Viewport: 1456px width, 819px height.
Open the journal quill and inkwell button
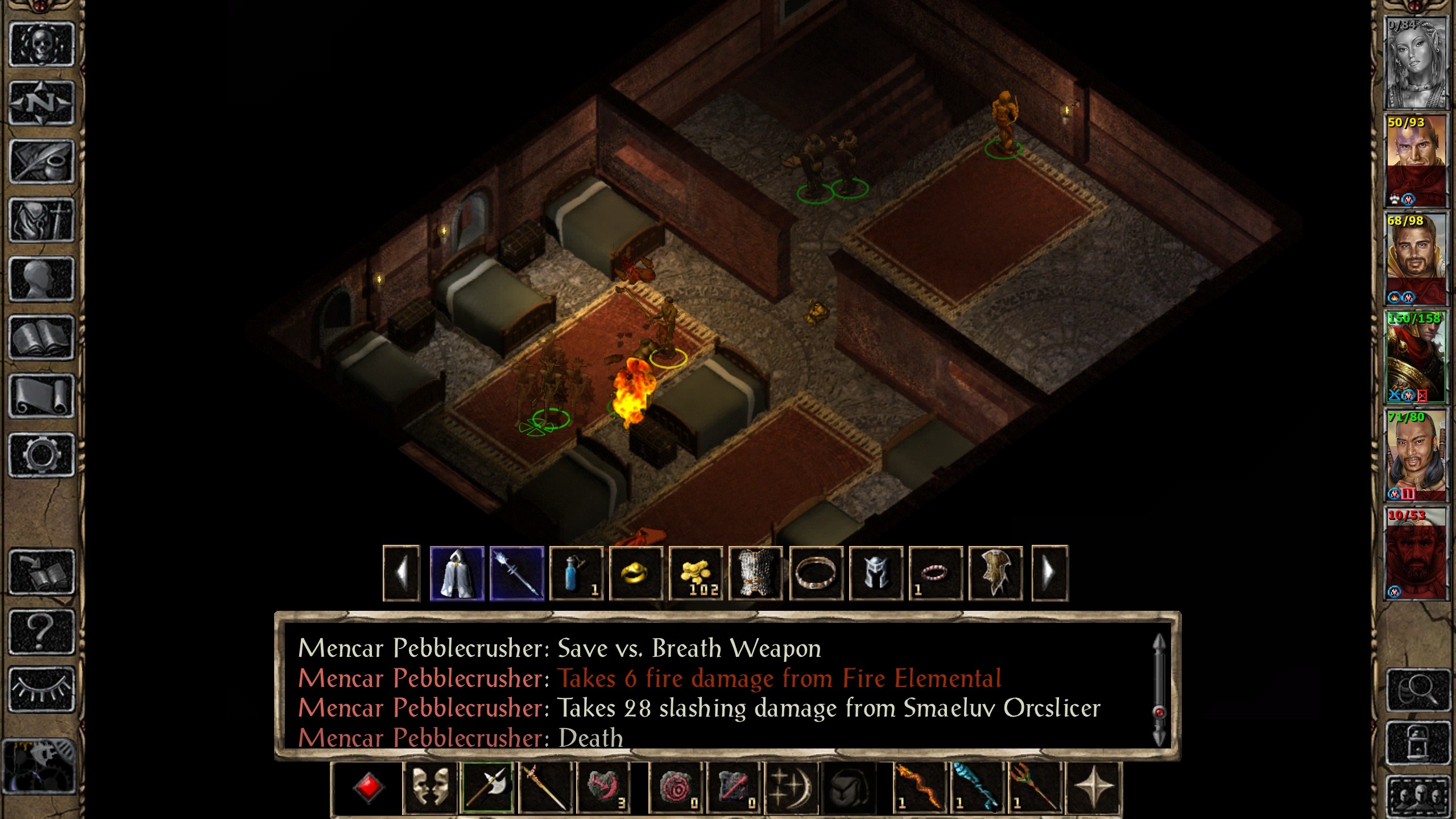pos(42,162)
